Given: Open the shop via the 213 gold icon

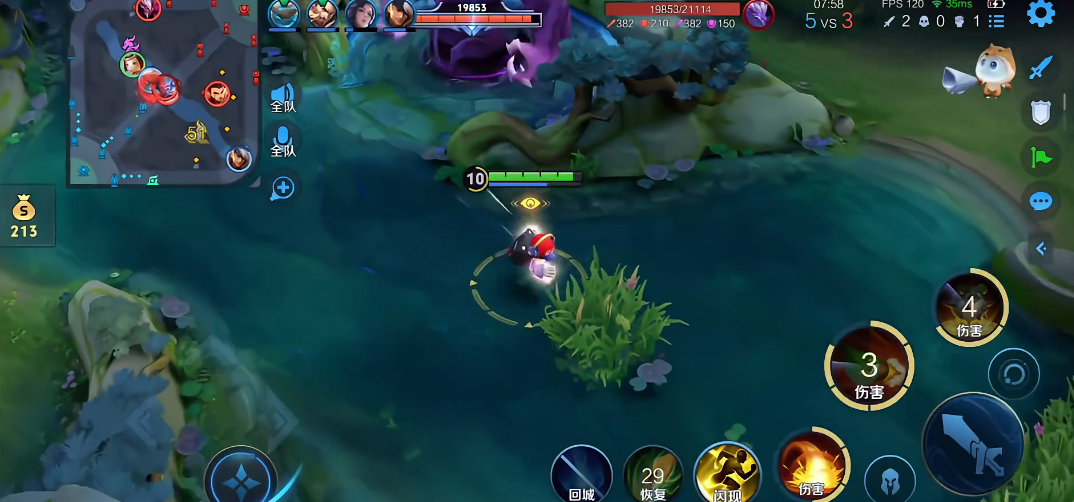Looking at the screenshot, I should 24,217.
